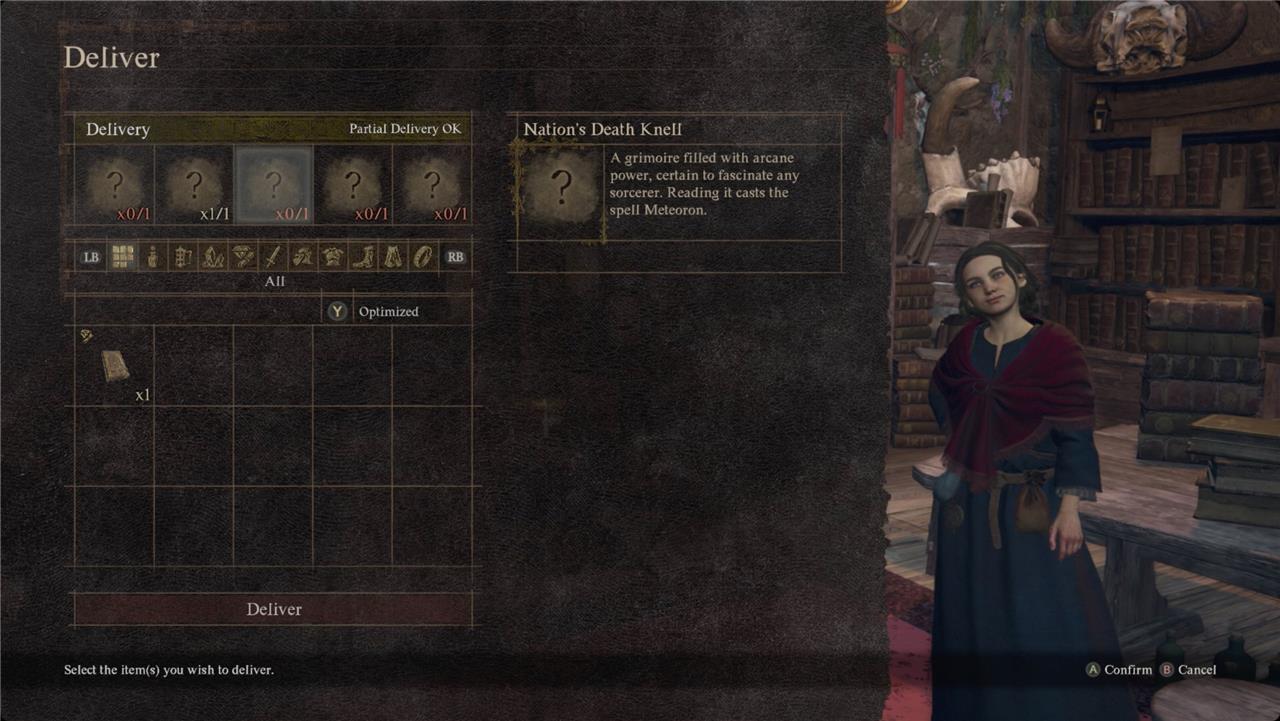
Task: Select the highlighted Nation's Death Knell delivery slot
Action: click(273, 185)
